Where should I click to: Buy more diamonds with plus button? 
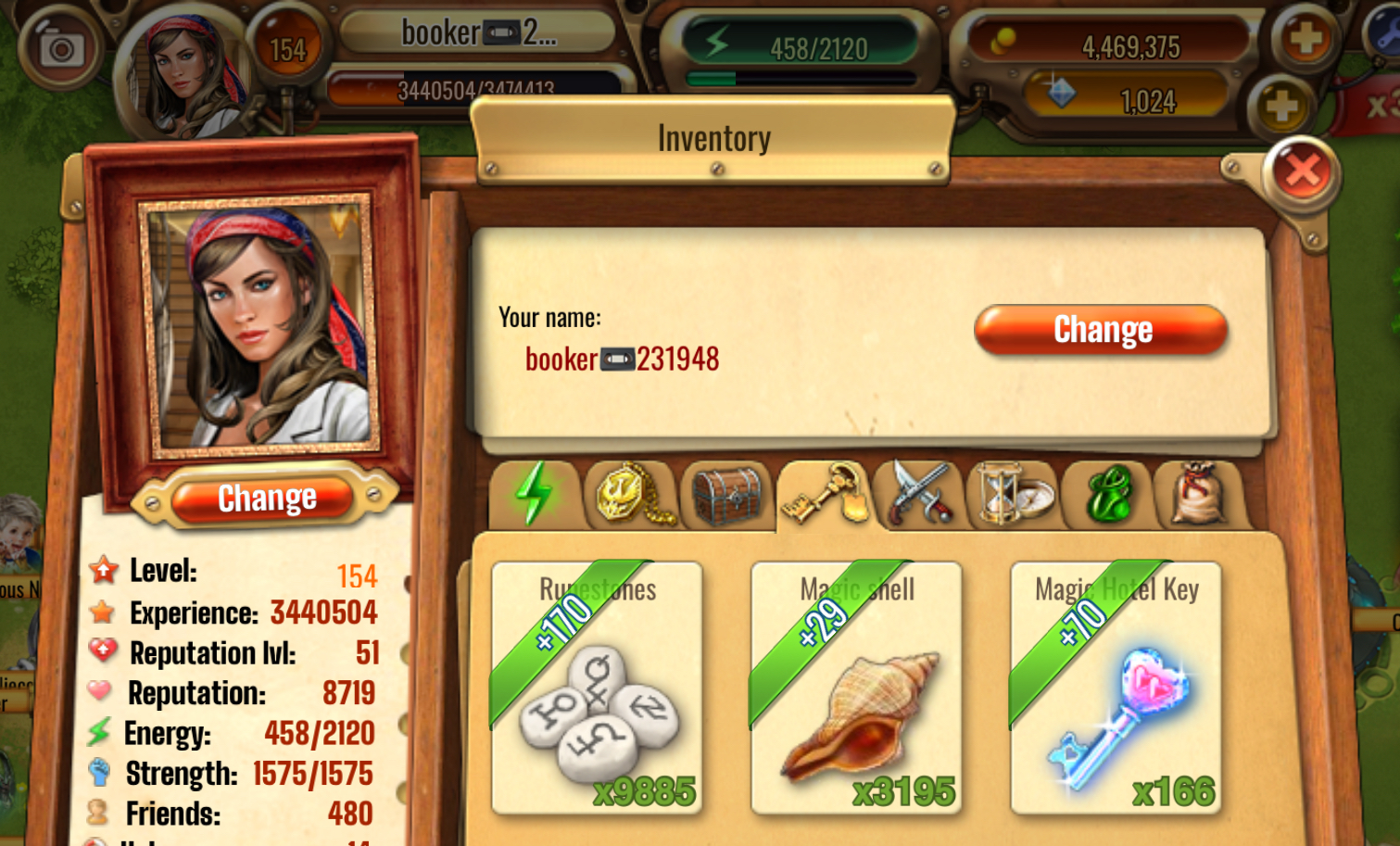coord(1281,107)
